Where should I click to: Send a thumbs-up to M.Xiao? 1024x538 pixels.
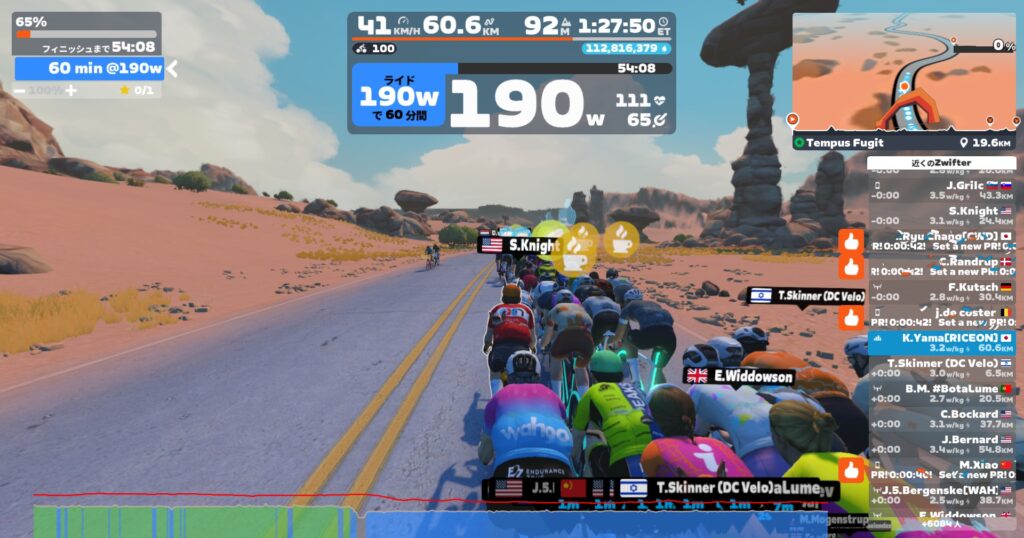[x=852, y=469]
